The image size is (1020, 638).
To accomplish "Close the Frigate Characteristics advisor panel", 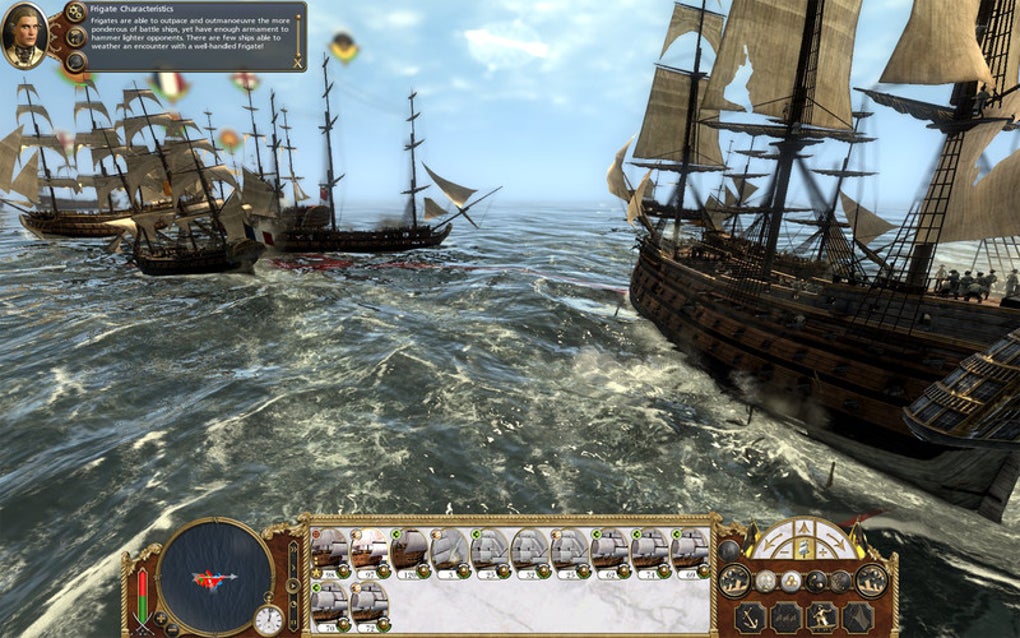I will pyautogui.click(x=297, y=62).
